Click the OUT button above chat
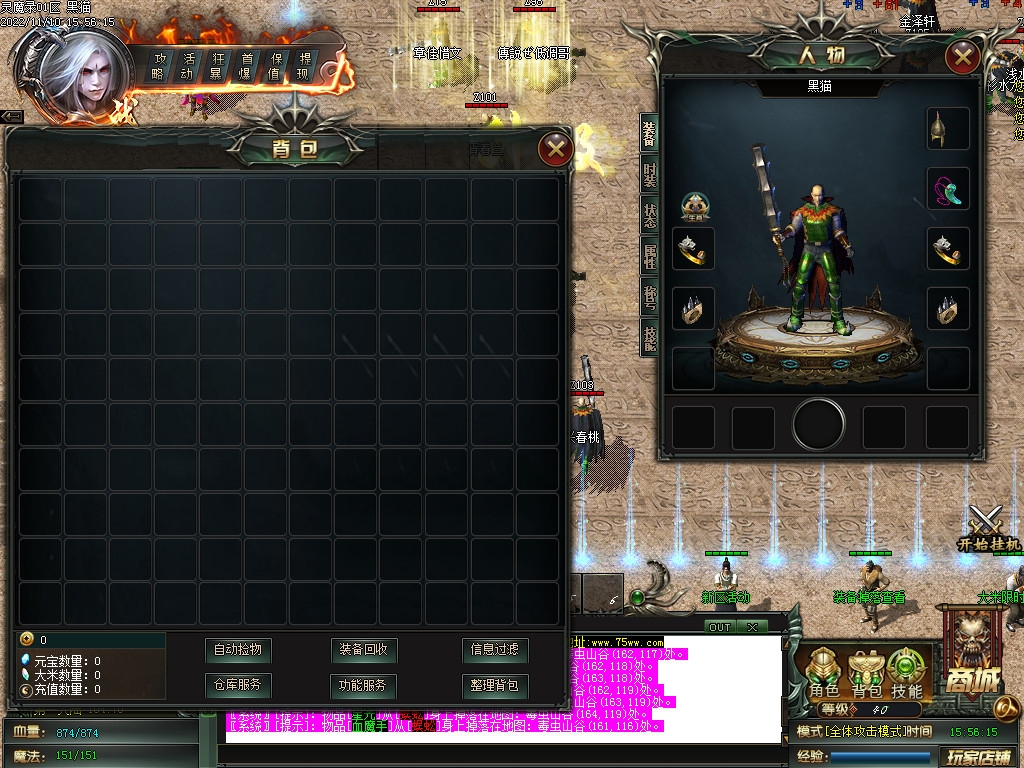Viewport: 1024px width, 768px height. (x=720, y=627)
